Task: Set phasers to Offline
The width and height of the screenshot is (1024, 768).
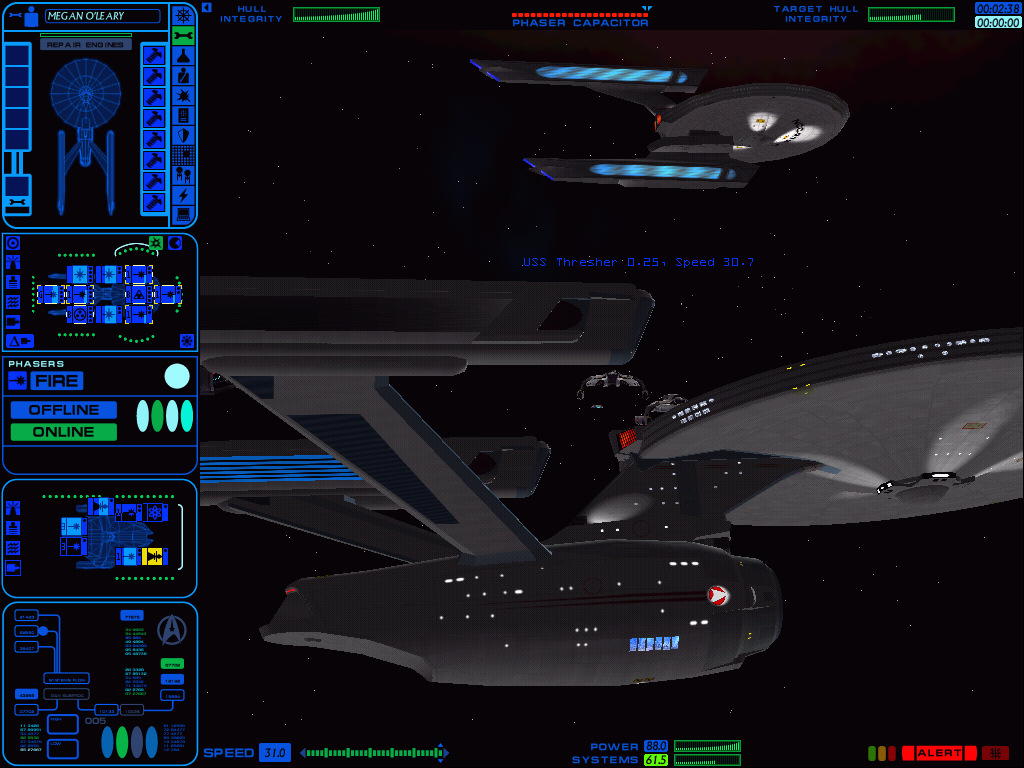Action: 63,410
